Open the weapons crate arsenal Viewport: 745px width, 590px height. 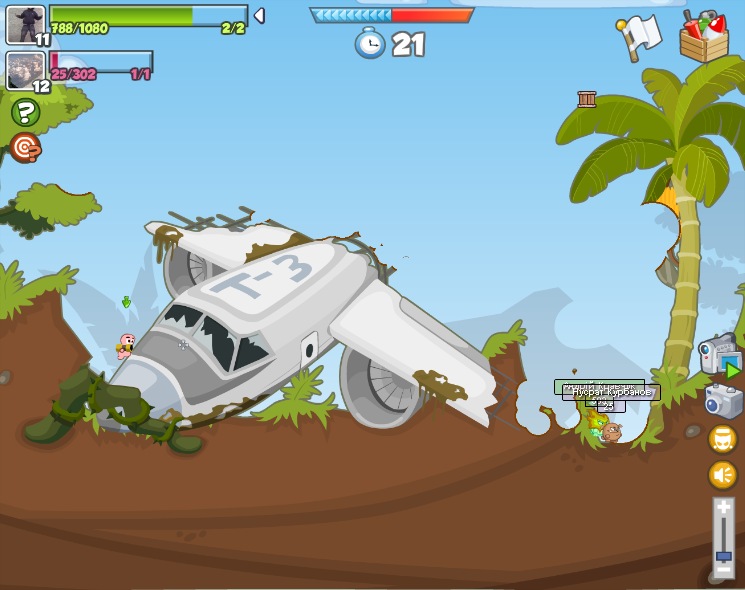(703, 38)
